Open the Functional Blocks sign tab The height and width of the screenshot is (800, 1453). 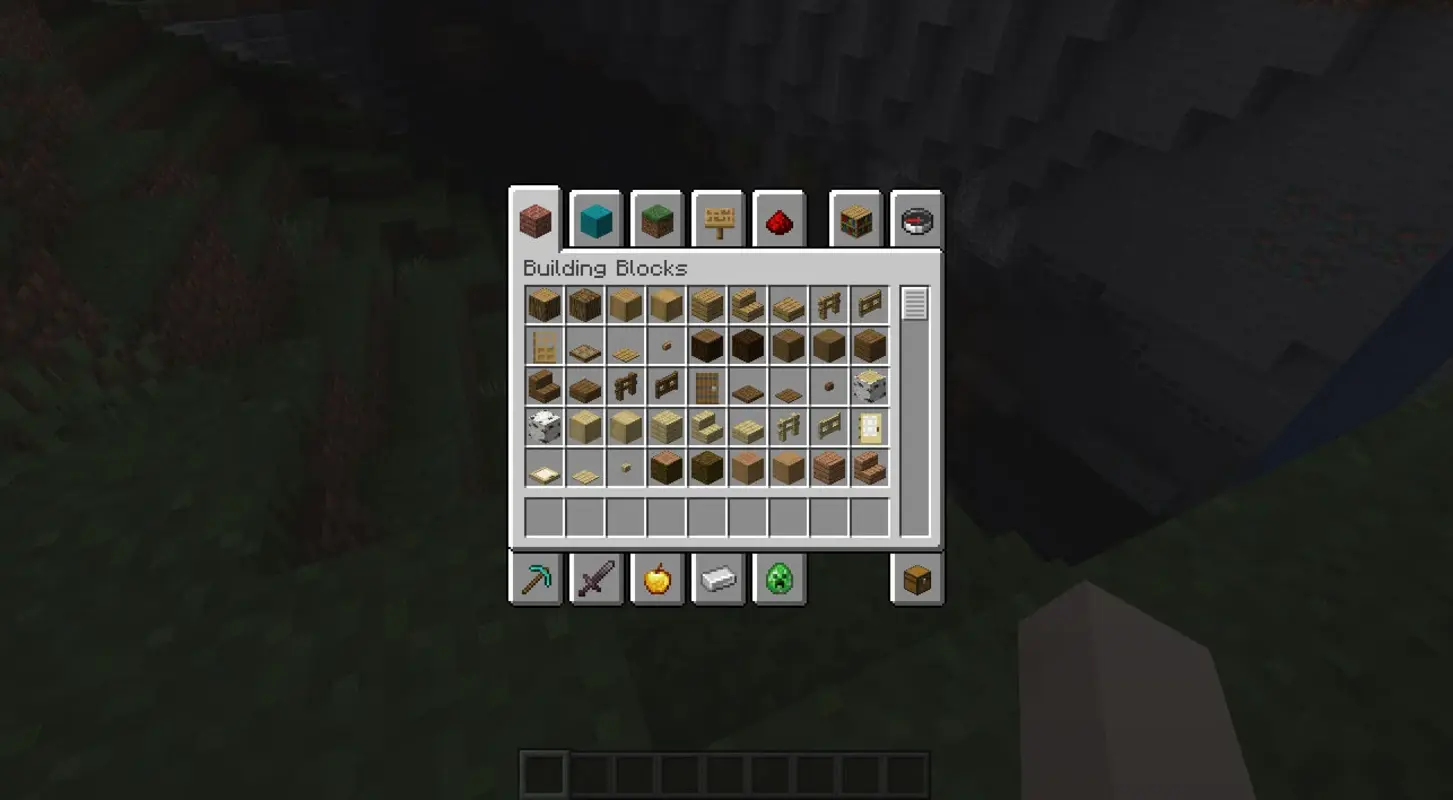pos(719,220)
